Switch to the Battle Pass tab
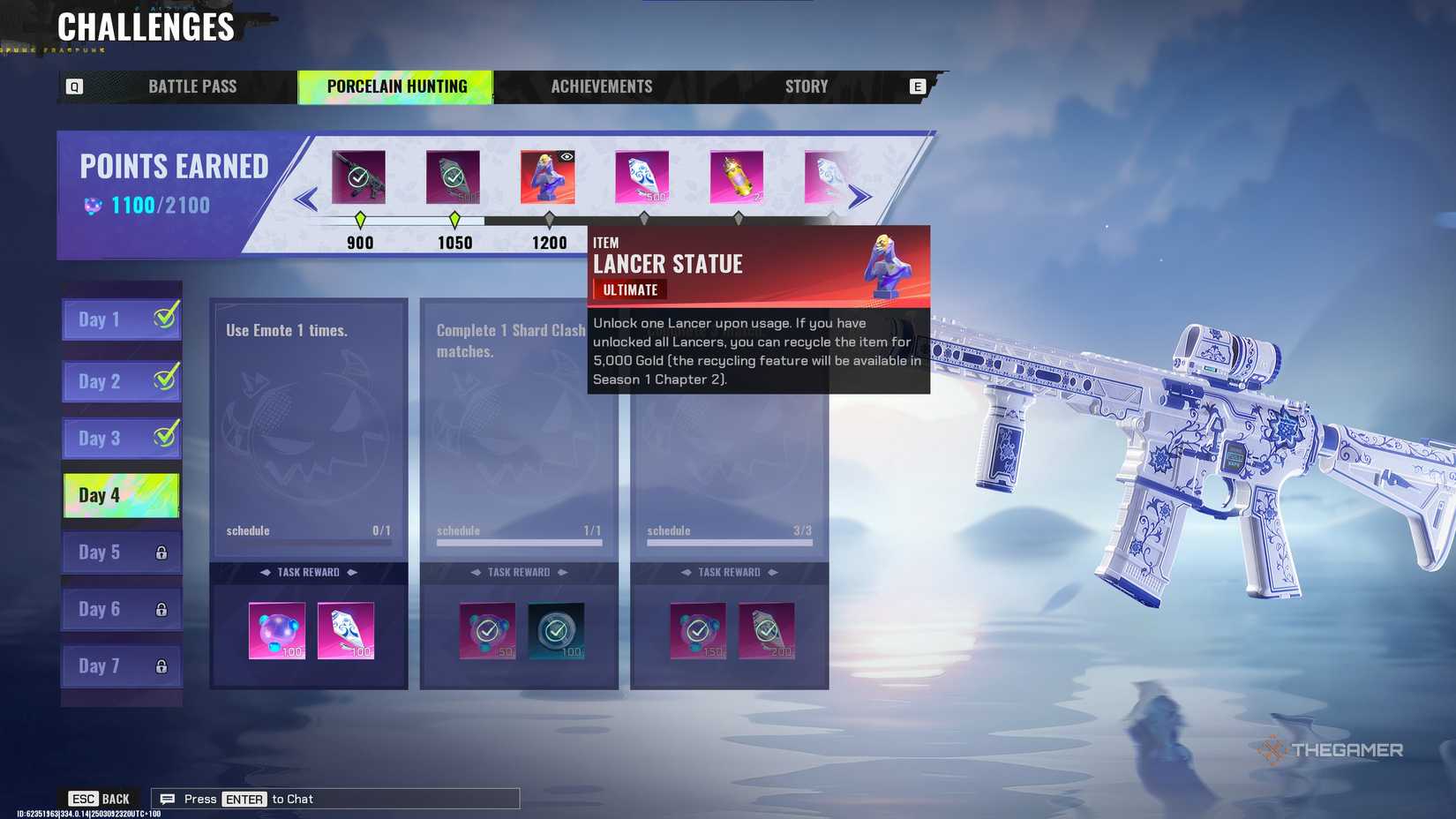Image resolution: width=1456 pixels, height=819 pixels. [191, 86]
